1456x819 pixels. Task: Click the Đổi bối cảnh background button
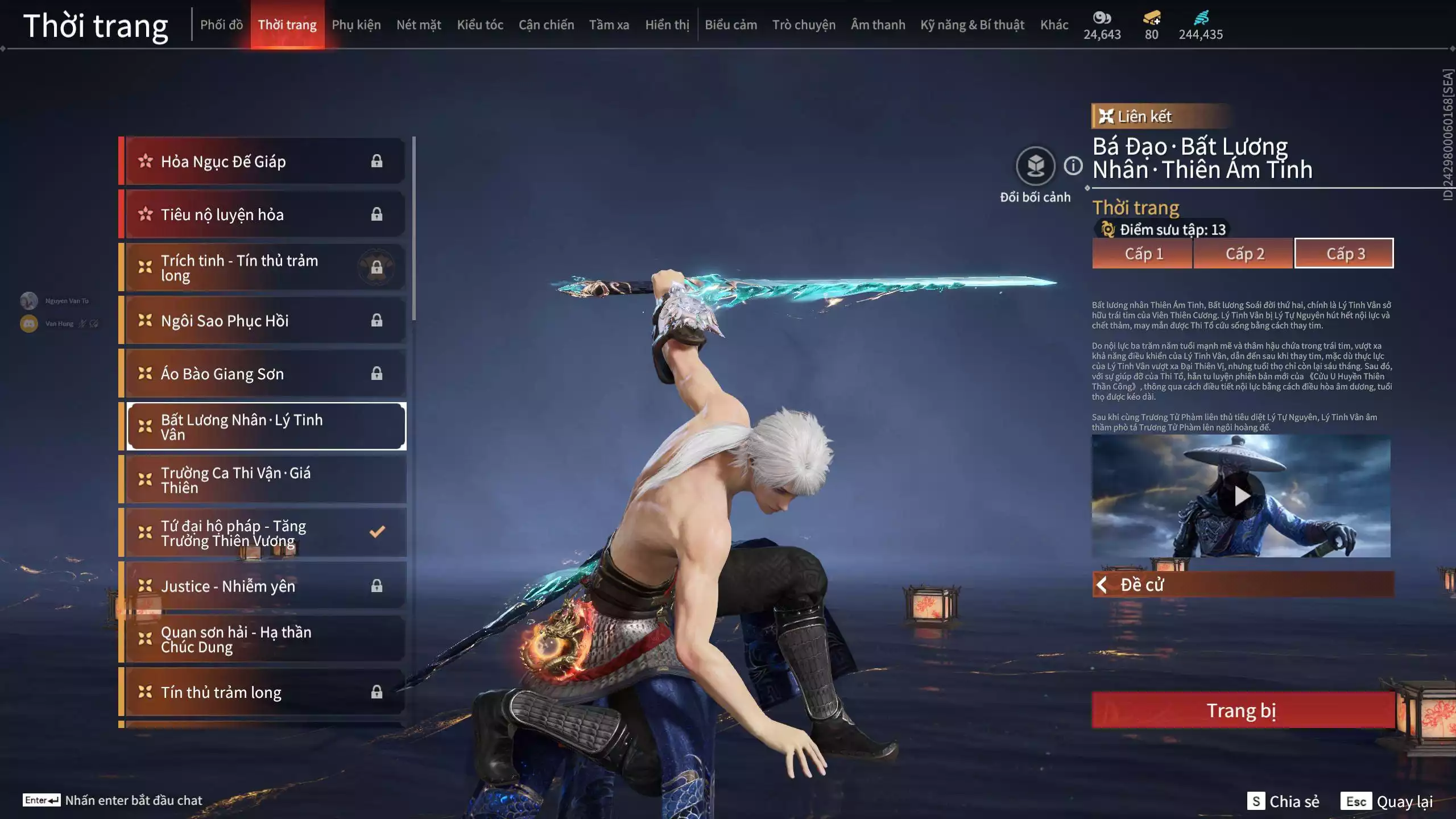[x=1035, y=167]
